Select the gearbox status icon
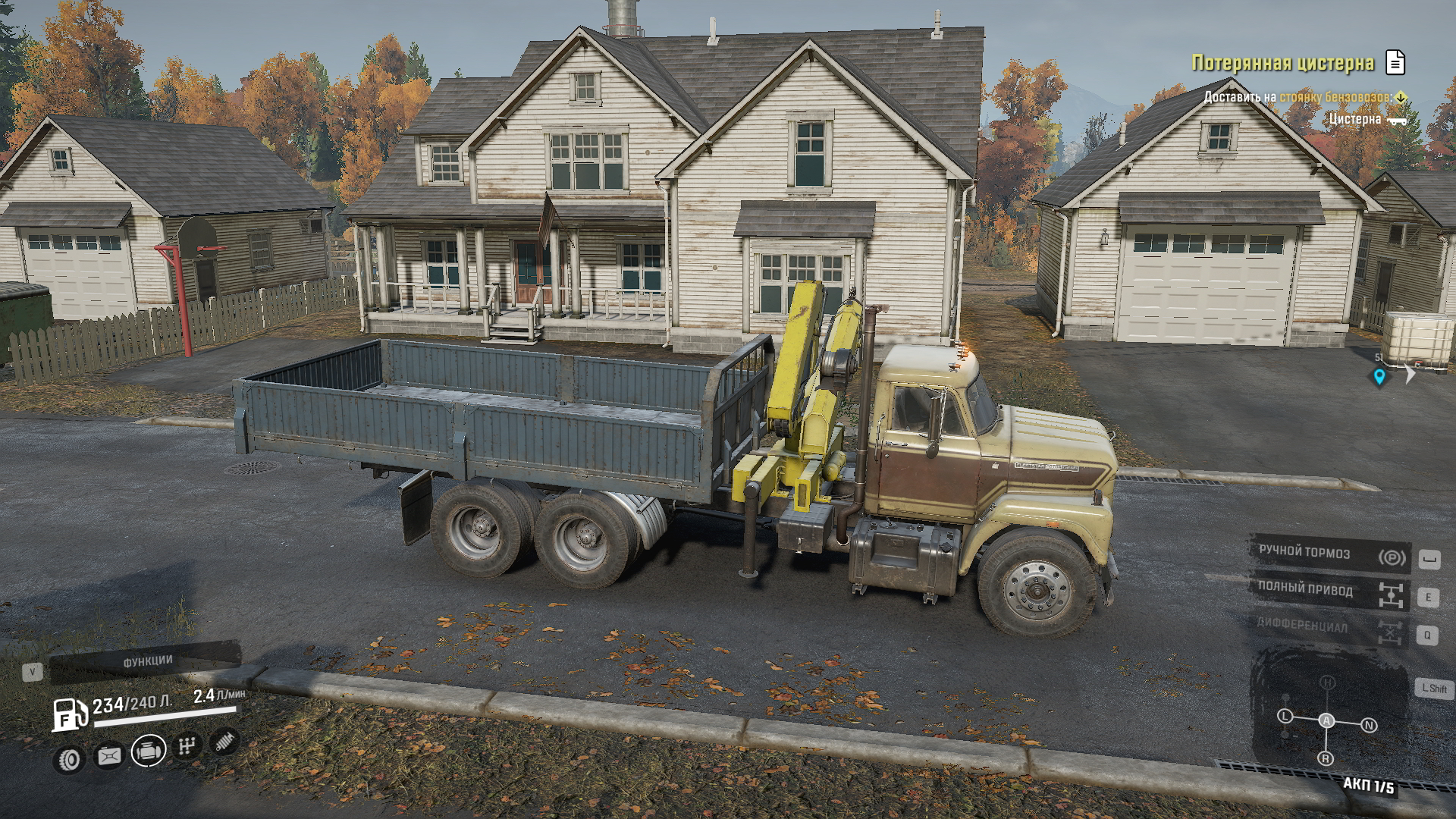 tap(187, 745)
